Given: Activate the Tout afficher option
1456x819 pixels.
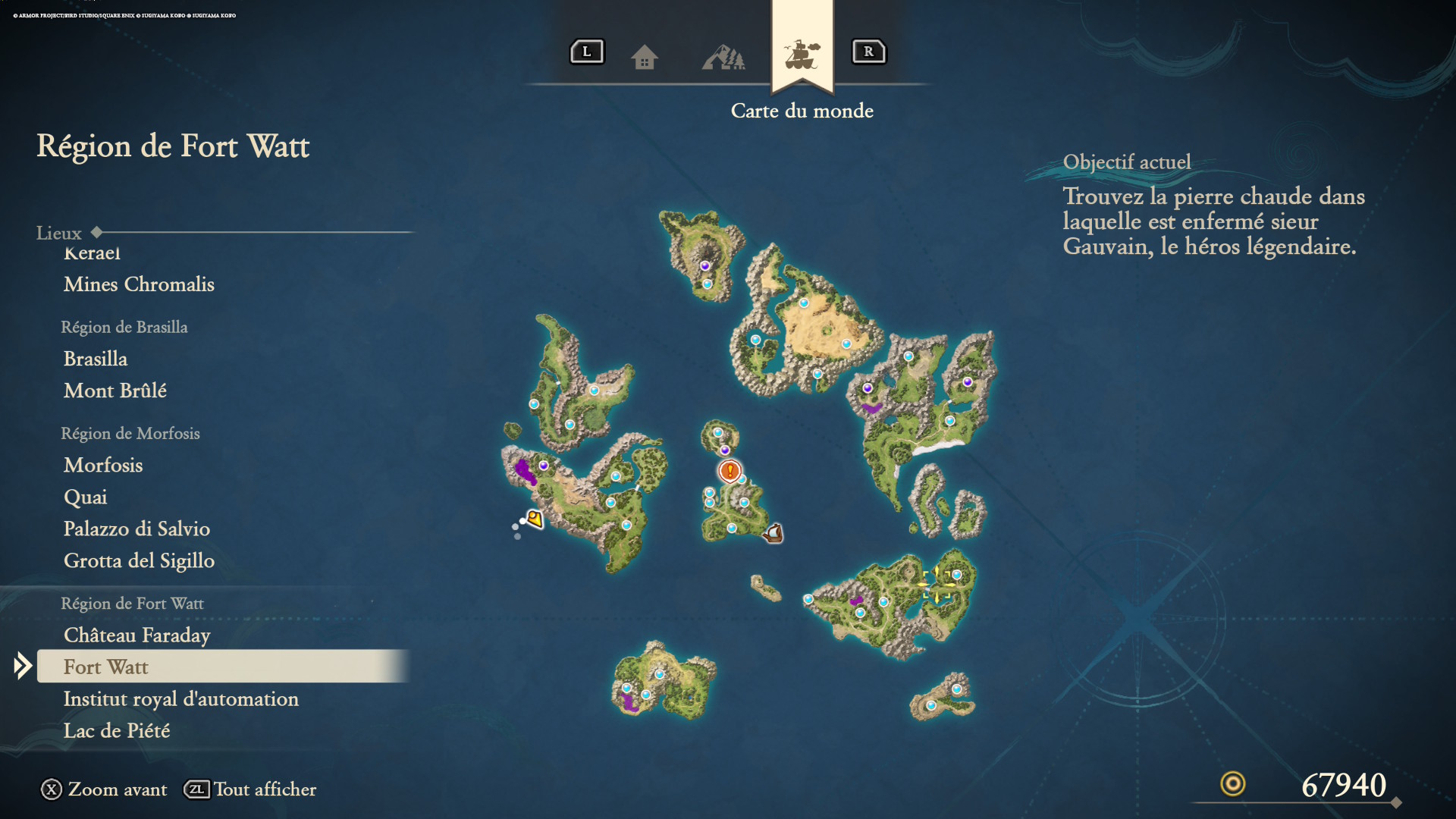Looking at the screenshot, I should 250,789.
